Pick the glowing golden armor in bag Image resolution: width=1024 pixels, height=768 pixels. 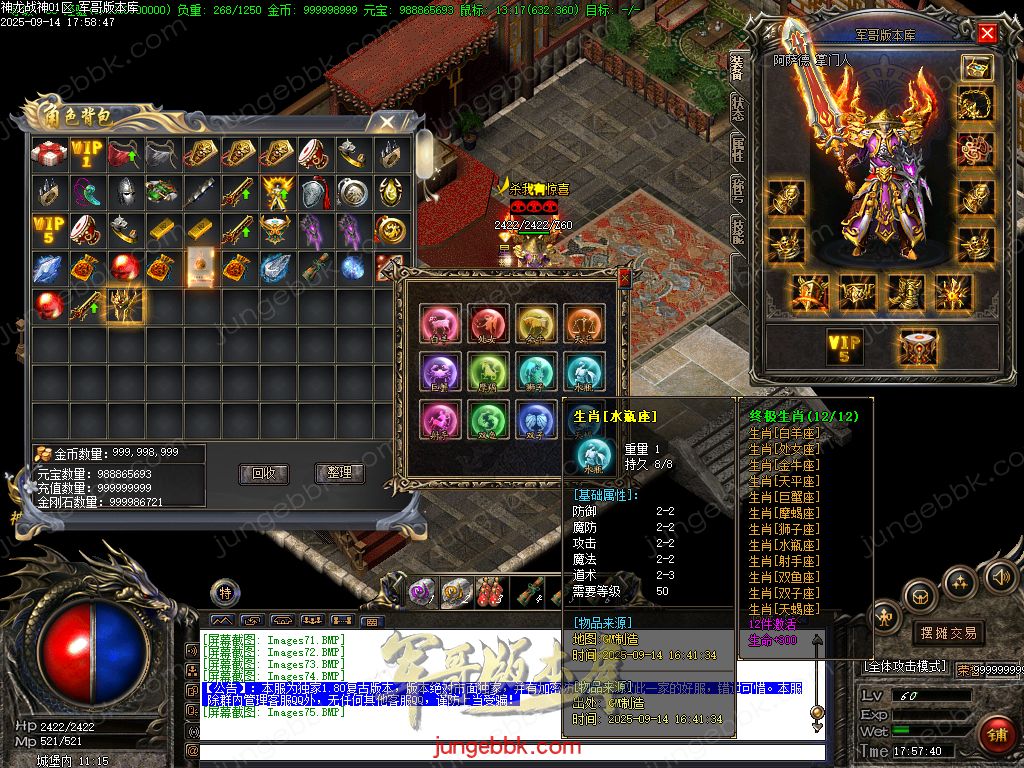click(x=126, y=306)
